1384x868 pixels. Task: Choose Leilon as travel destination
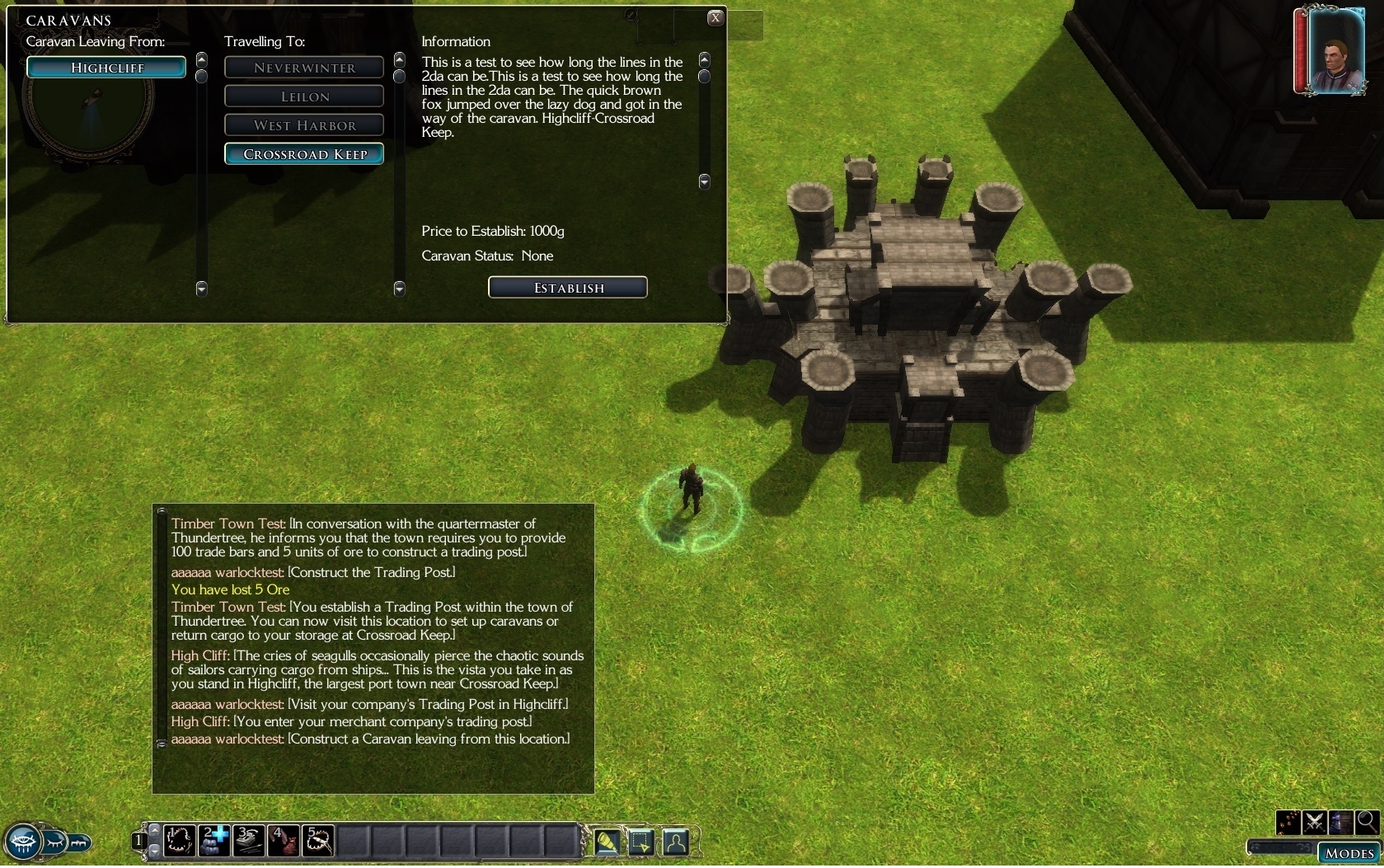[x=304, y=96]
